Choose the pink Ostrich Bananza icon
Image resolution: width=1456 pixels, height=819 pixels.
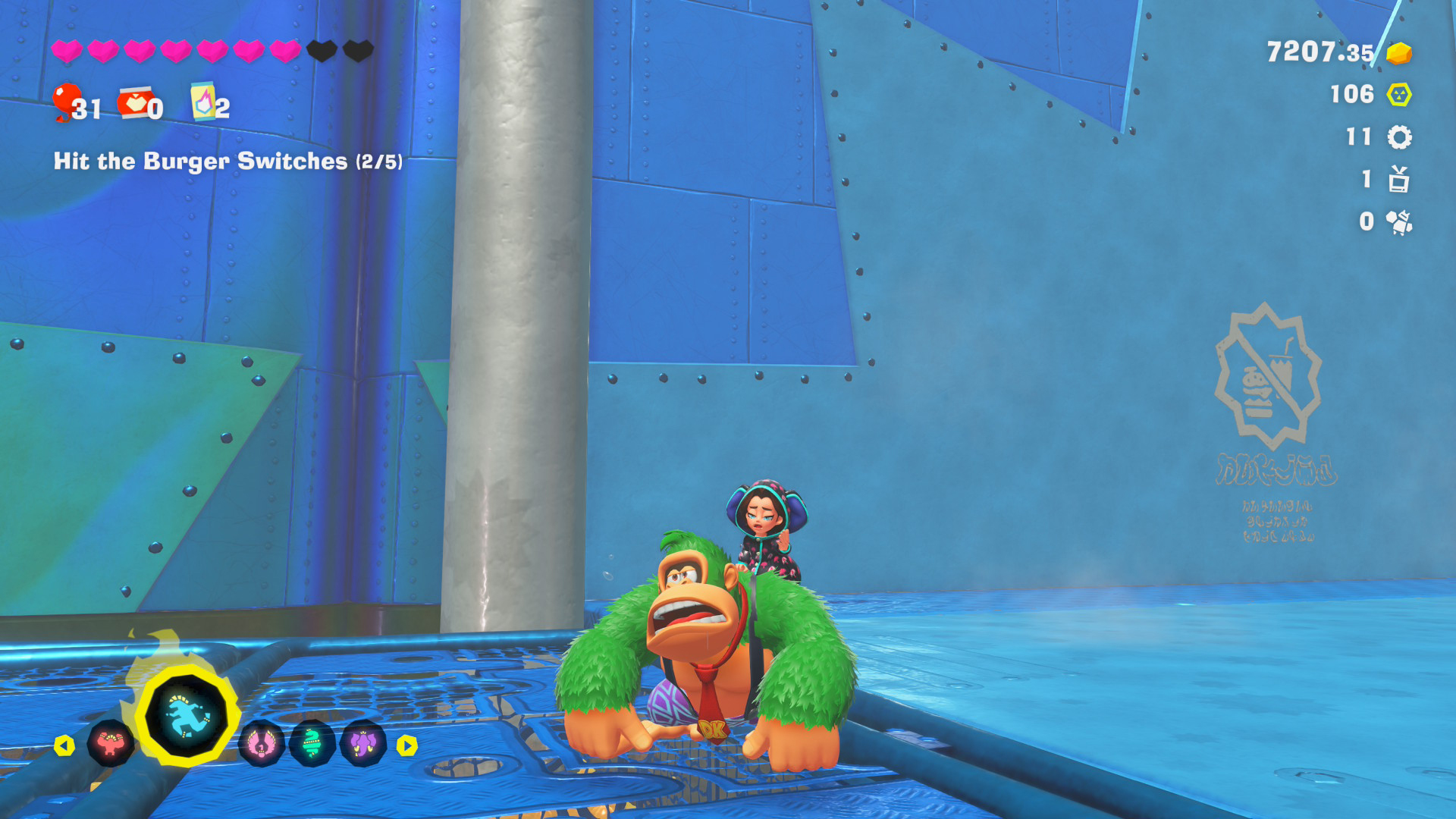tap(262, 744)
